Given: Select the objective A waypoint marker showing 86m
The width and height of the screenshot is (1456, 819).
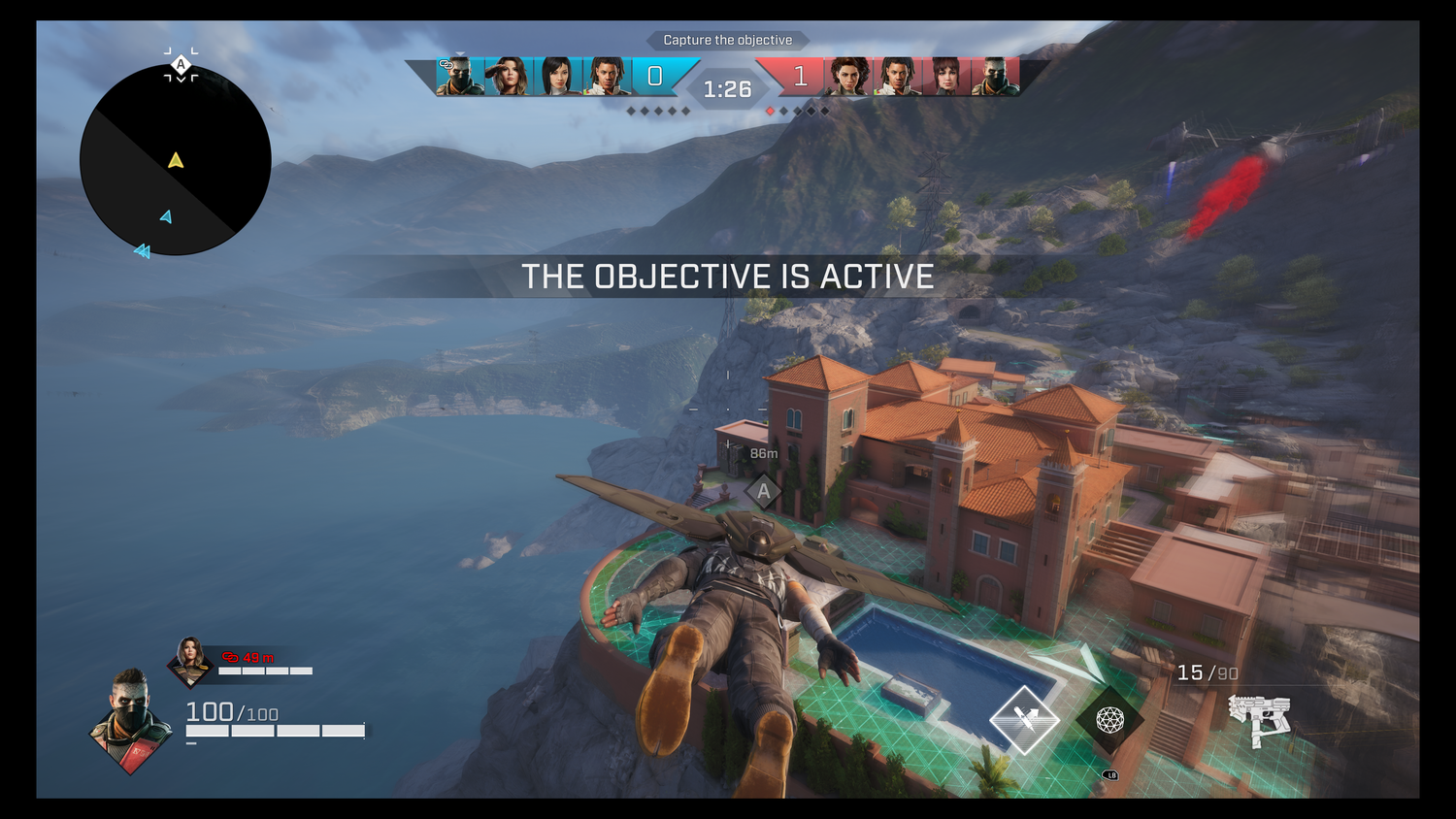Looking at the screenshot, I should (x=764, y=491).
